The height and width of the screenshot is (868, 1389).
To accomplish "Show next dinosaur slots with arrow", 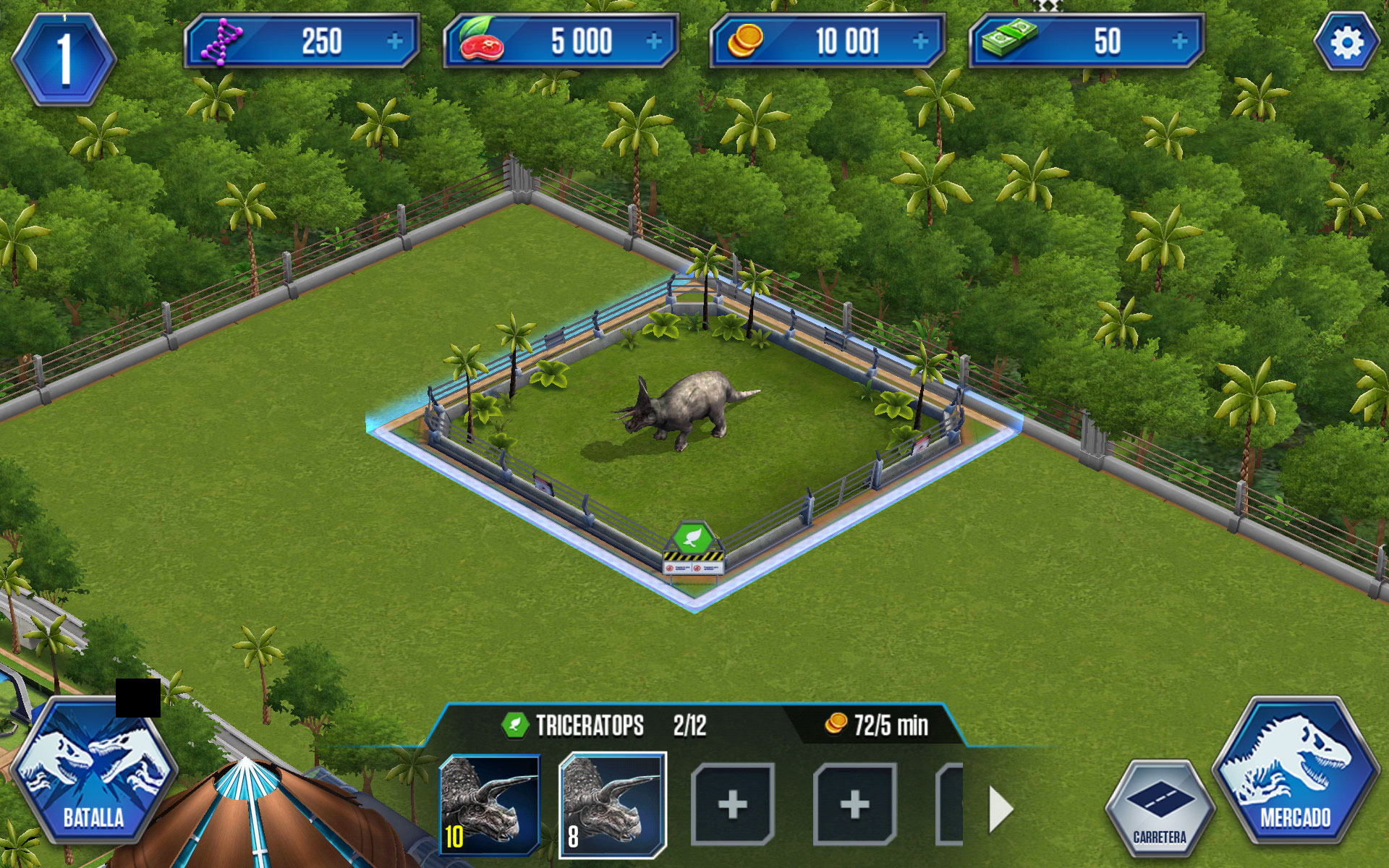I will tap(1001, 809).
